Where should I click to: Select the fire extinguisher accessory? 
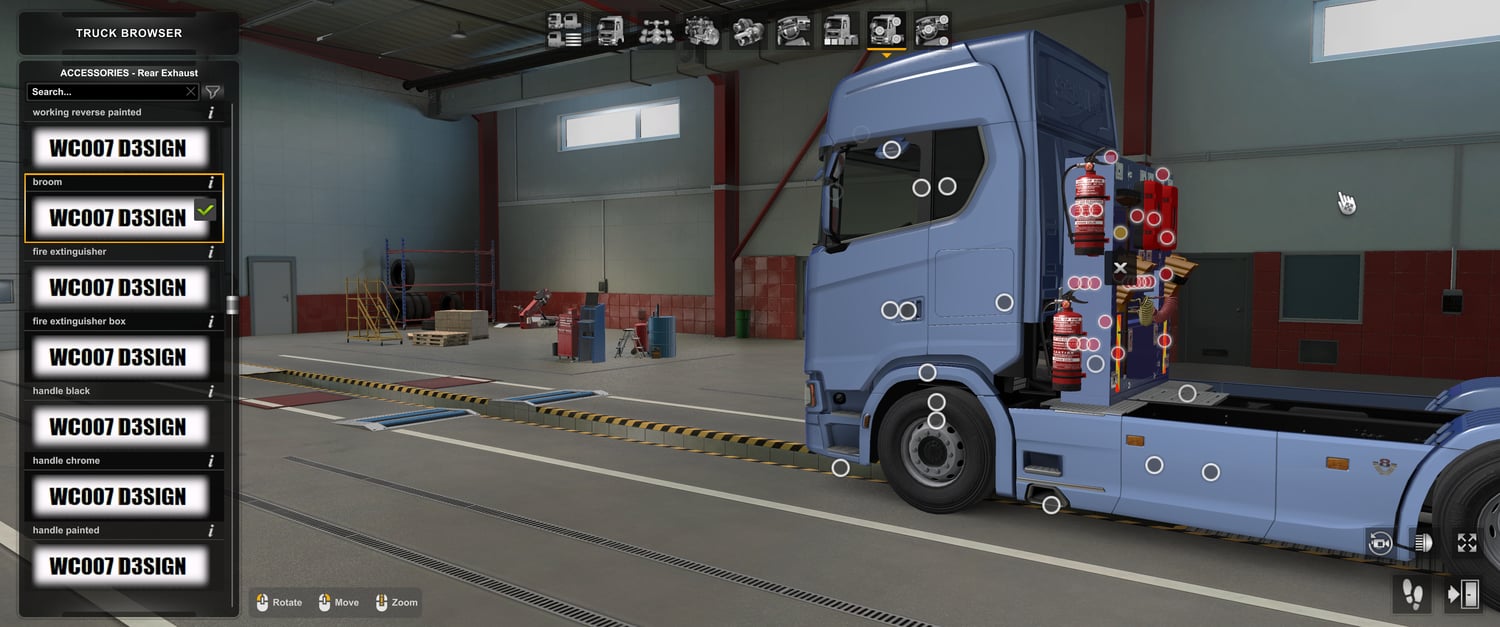click(119, 288)
